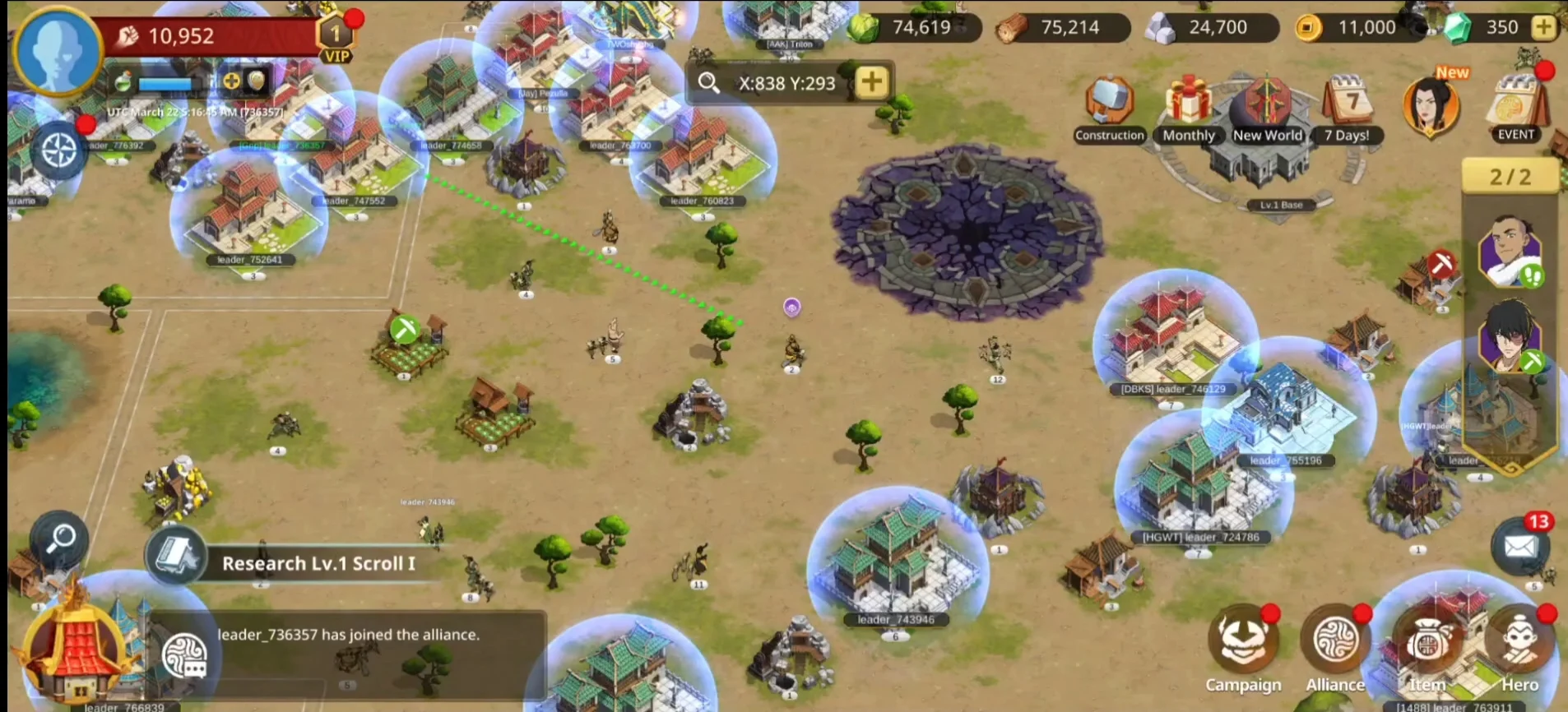Add a coordinate bookmark with the plus button
1568x712 pixels.
[872, 82]
